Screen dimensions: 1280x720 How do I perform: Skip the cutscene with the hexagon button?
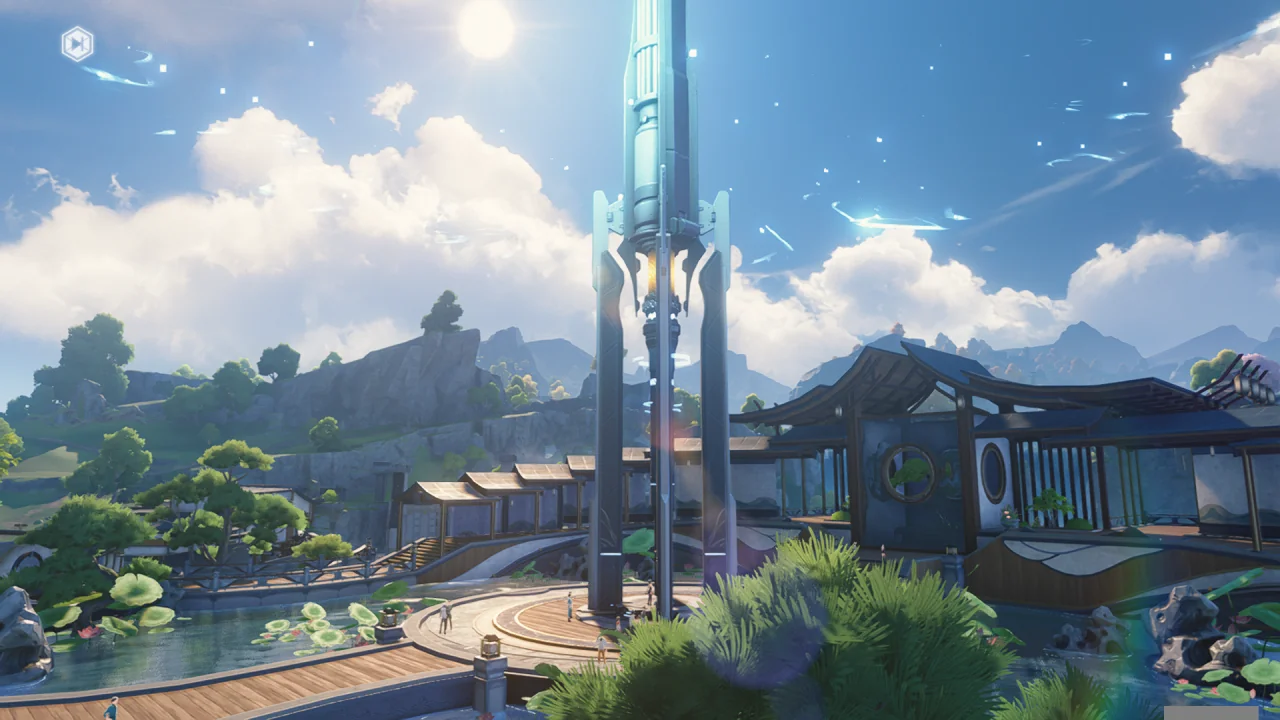[x=77, y=44]
